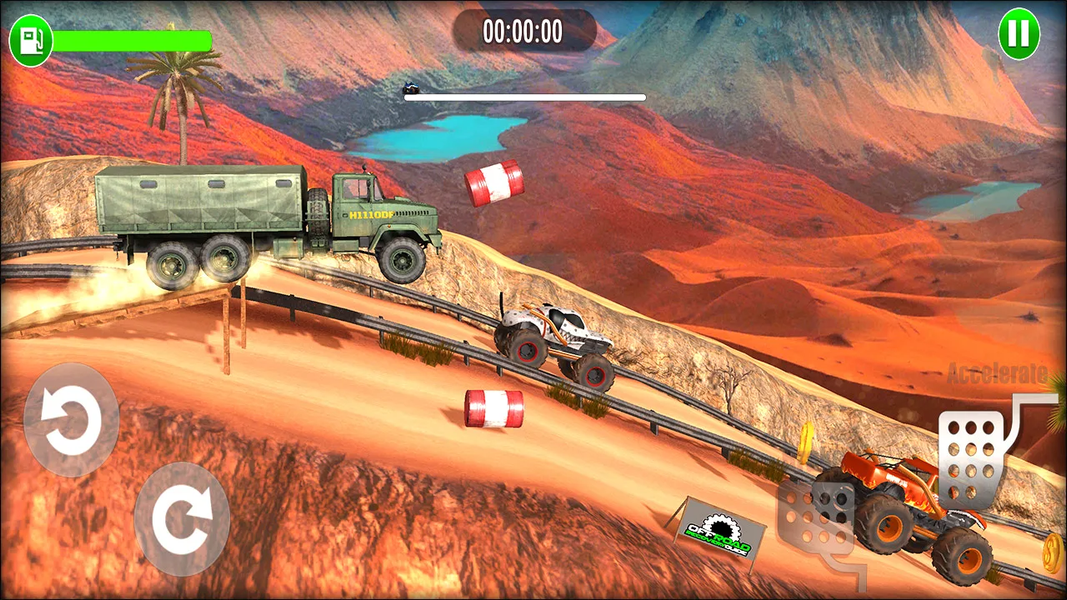Tilt truck with counterclockwise rotate button
Screen dimensions: 1067x600
[71, 420]
